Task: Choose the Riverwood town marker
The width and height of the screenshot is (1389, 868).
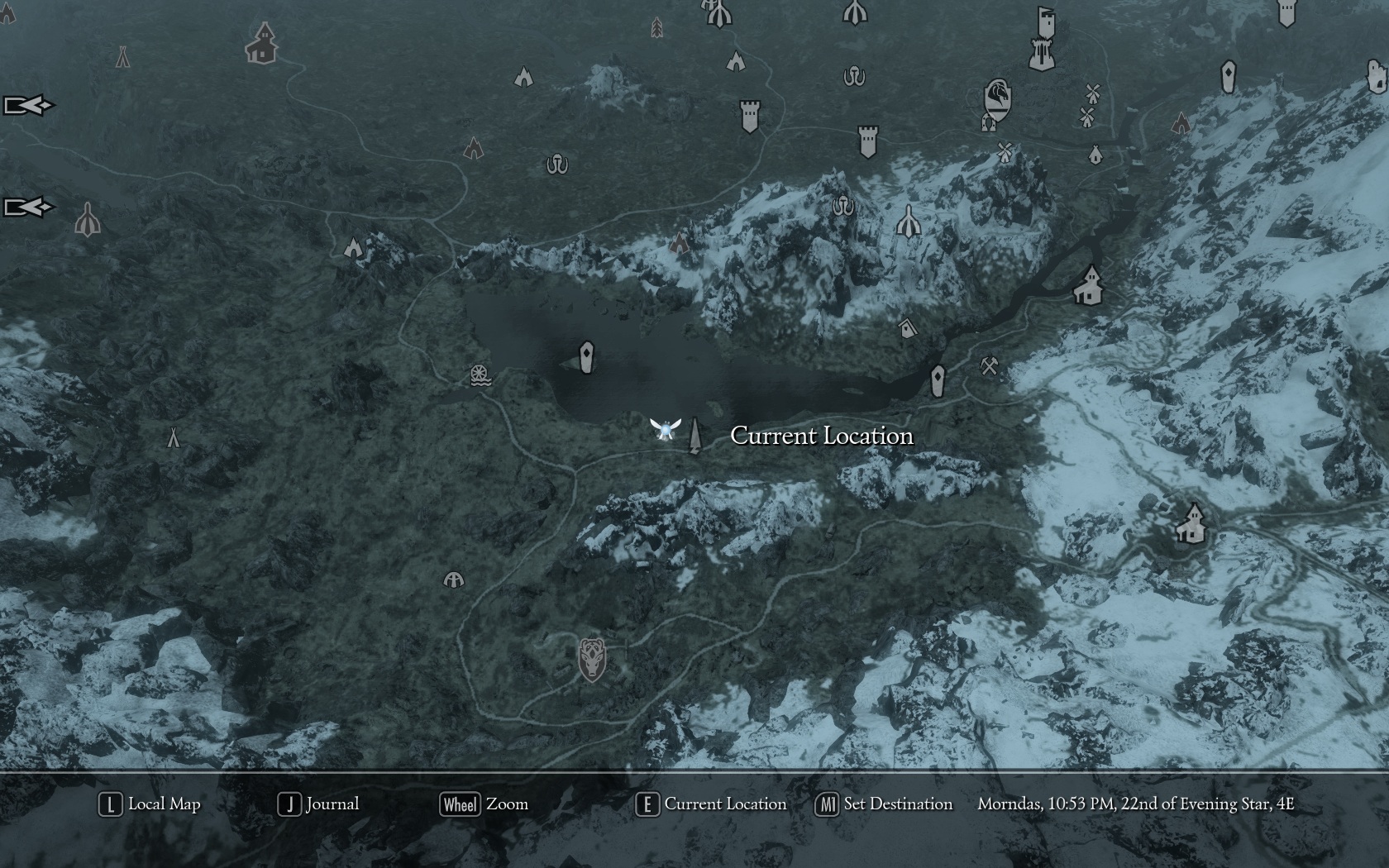Action: tap(1089, 285)
